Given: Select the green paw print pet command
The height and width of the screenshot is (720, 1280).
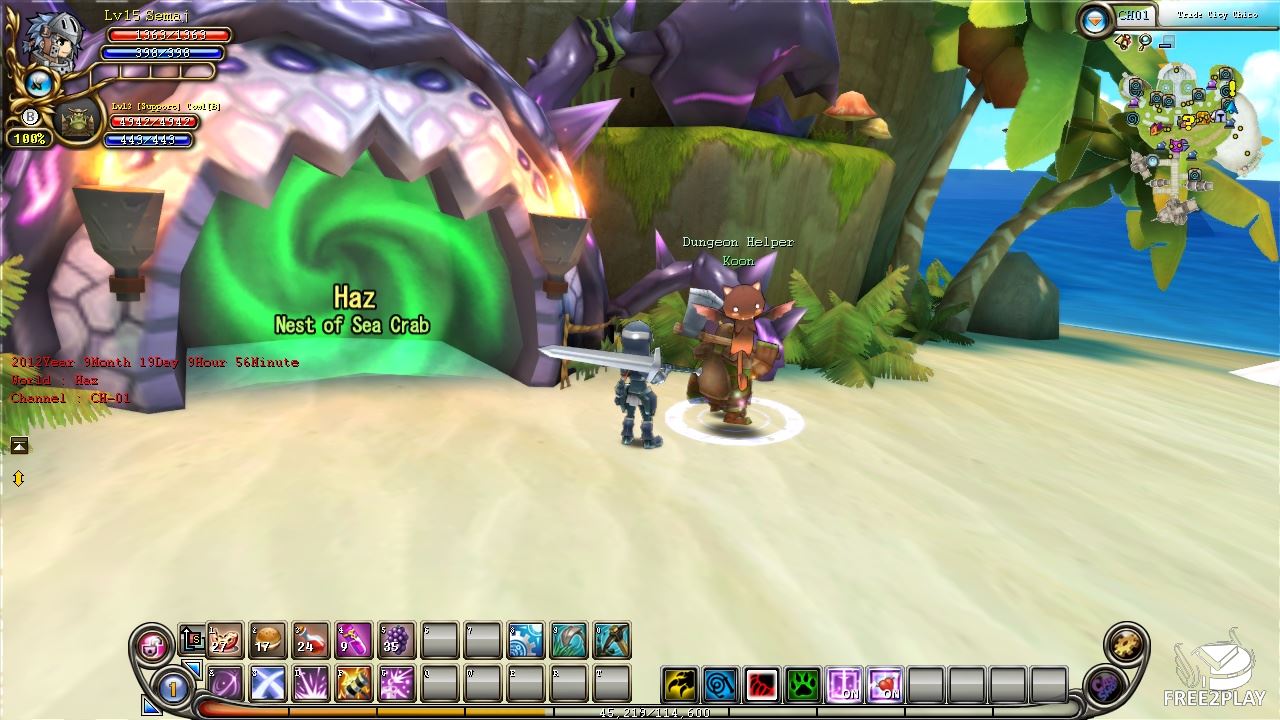Looking at the screenshot, I should [803, 685].
